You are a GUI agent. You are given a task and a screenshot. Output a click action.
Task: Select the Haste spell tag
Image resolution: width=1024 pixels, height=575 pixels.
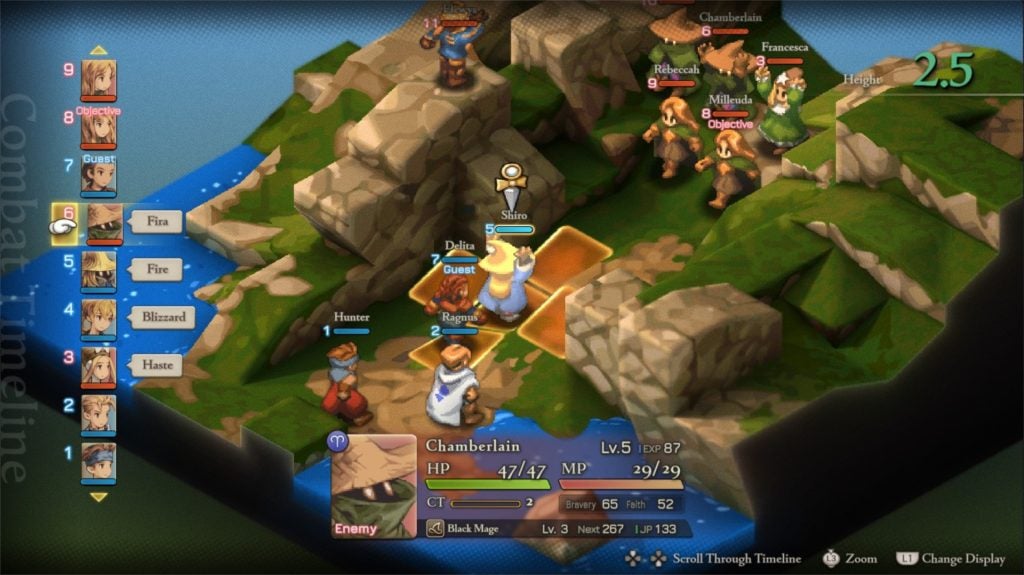[x=156, y=365]
